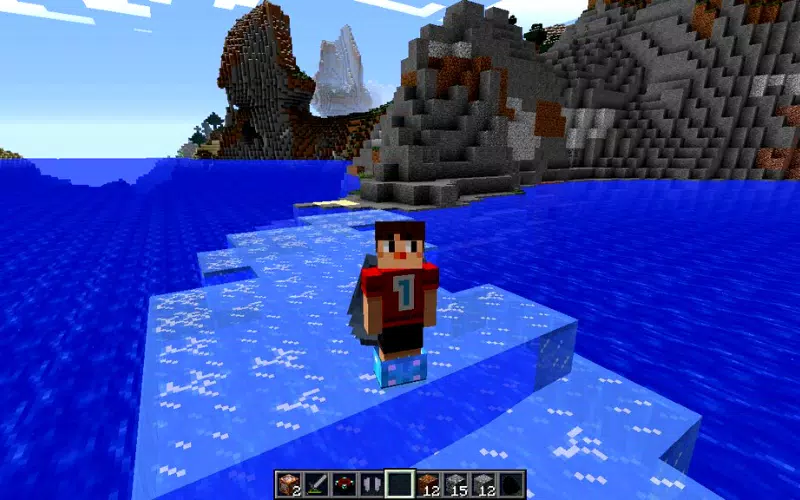Select the pale gray armor item slot
The image size is (800, 500).
pyautogui.click(x=372, y=484)
